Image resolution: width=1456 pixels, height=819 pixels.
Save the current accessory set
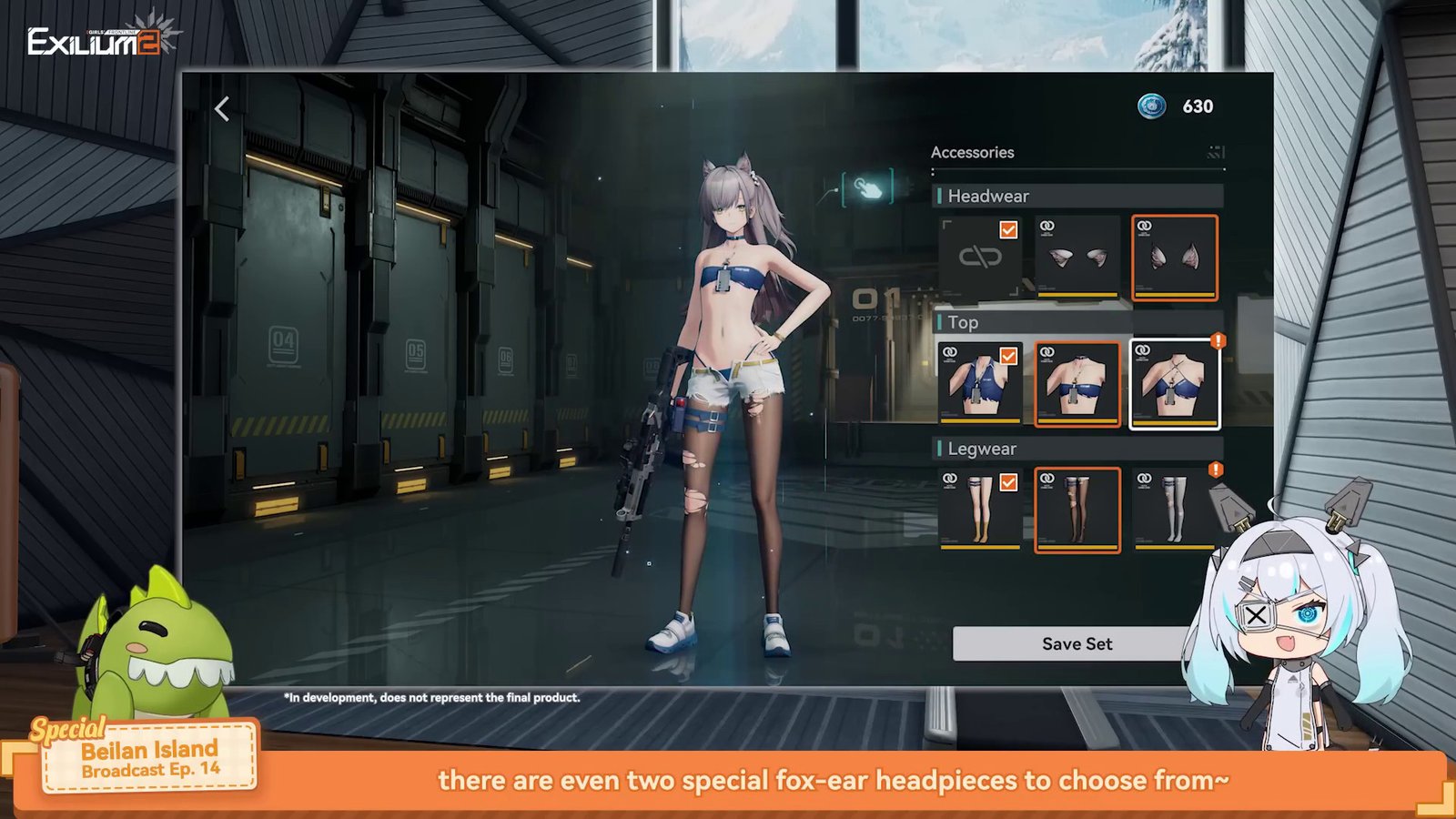pyautogui.click(x=1076, y=643)
